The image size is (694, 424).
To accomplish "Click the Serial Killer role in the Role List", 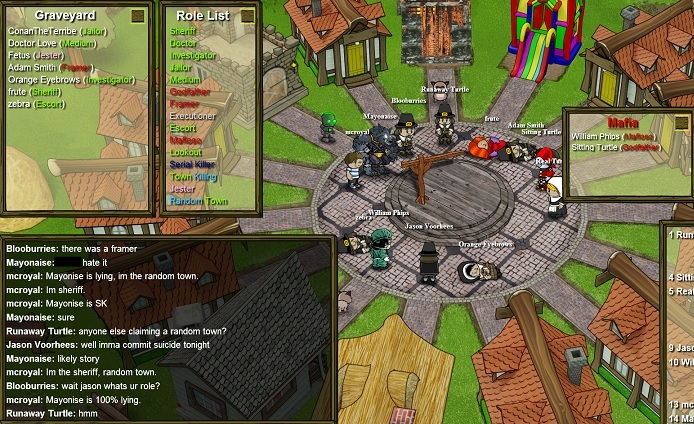I will pos(192,164).
